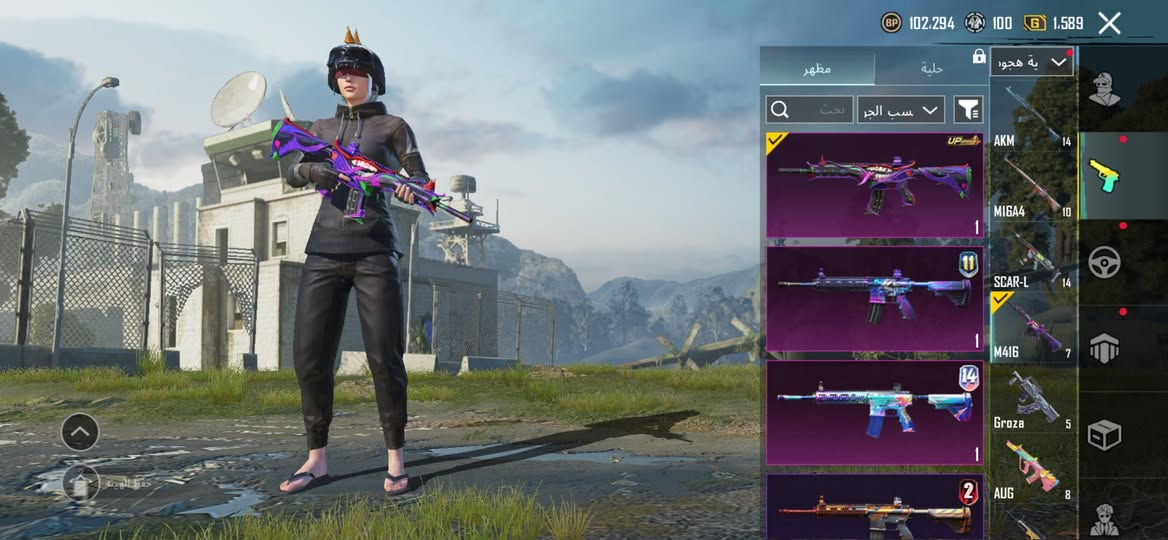Image resolution: width=1168 pixels, height=540 pixels.
Task: Click the weapon skin search field
Action: 808,110
